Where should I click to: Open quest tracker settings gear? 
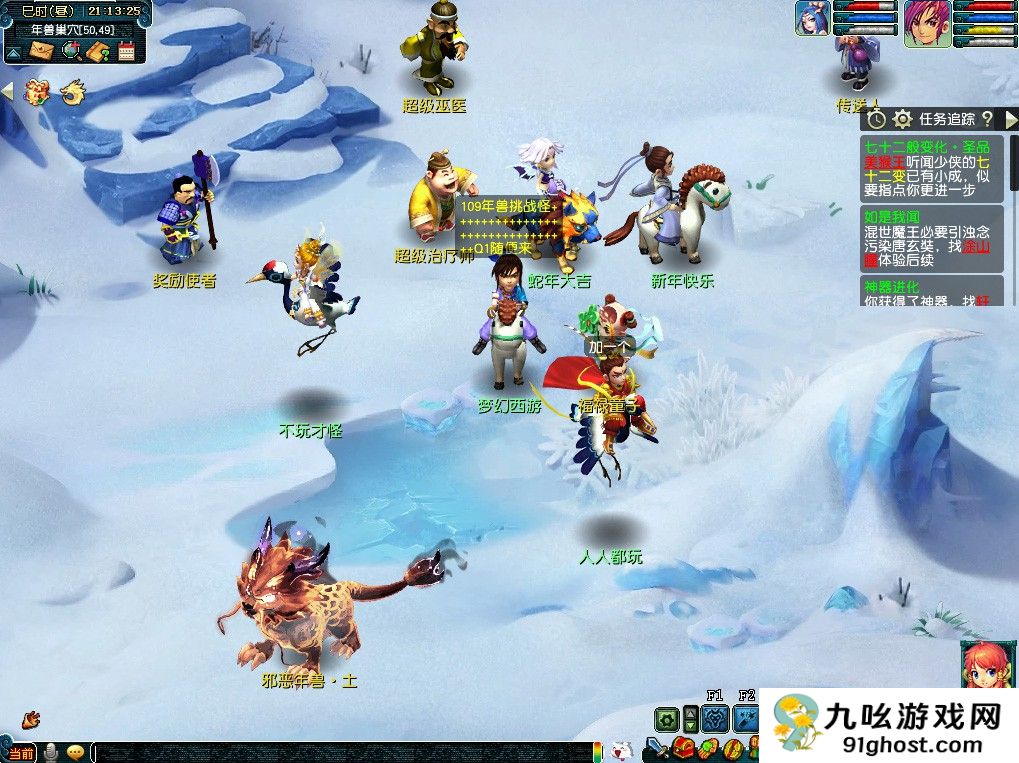click(x=902, y=119)
